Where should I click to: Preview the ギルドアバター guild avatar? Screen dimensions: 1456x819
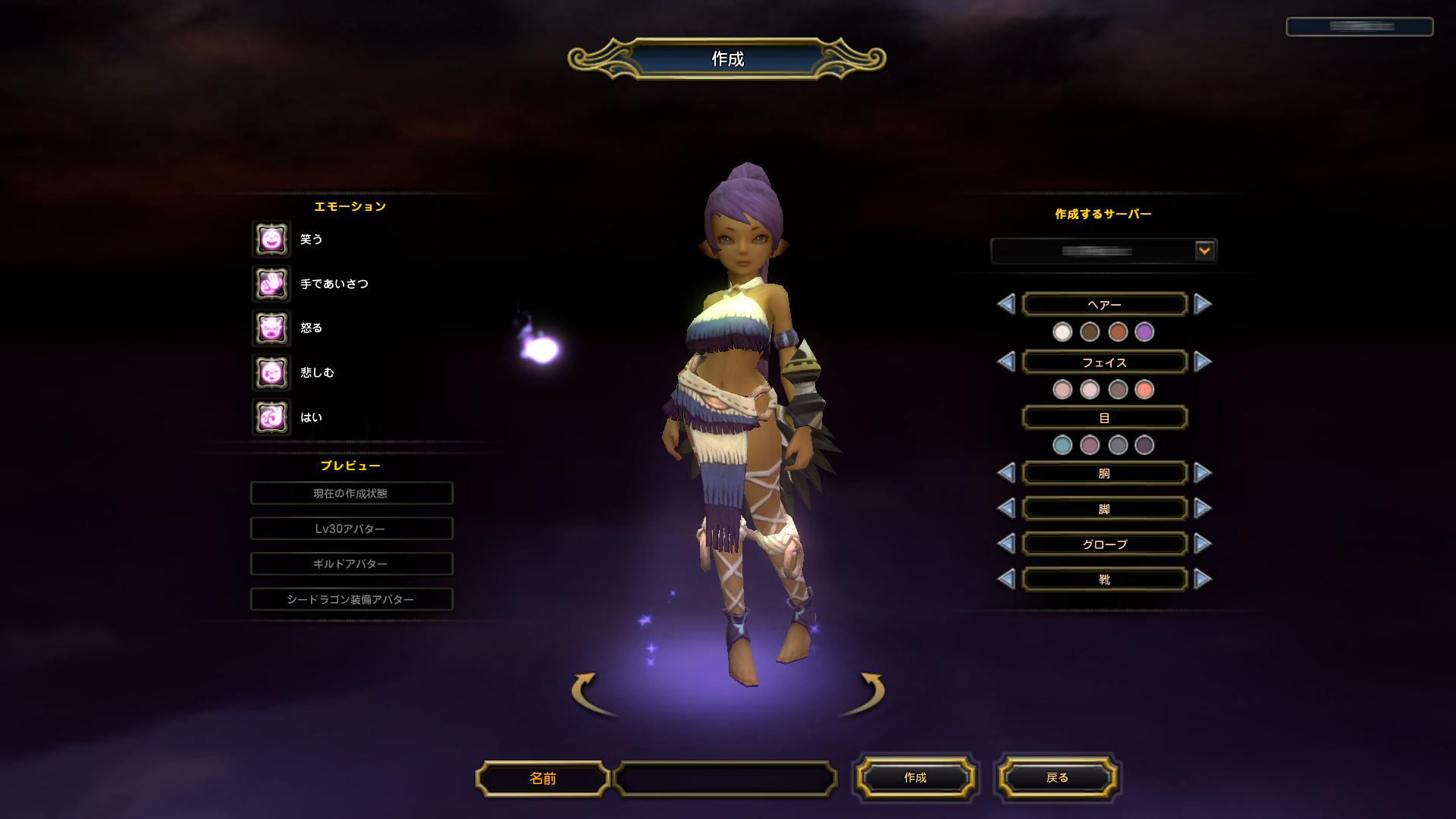(x=351, y=563)
